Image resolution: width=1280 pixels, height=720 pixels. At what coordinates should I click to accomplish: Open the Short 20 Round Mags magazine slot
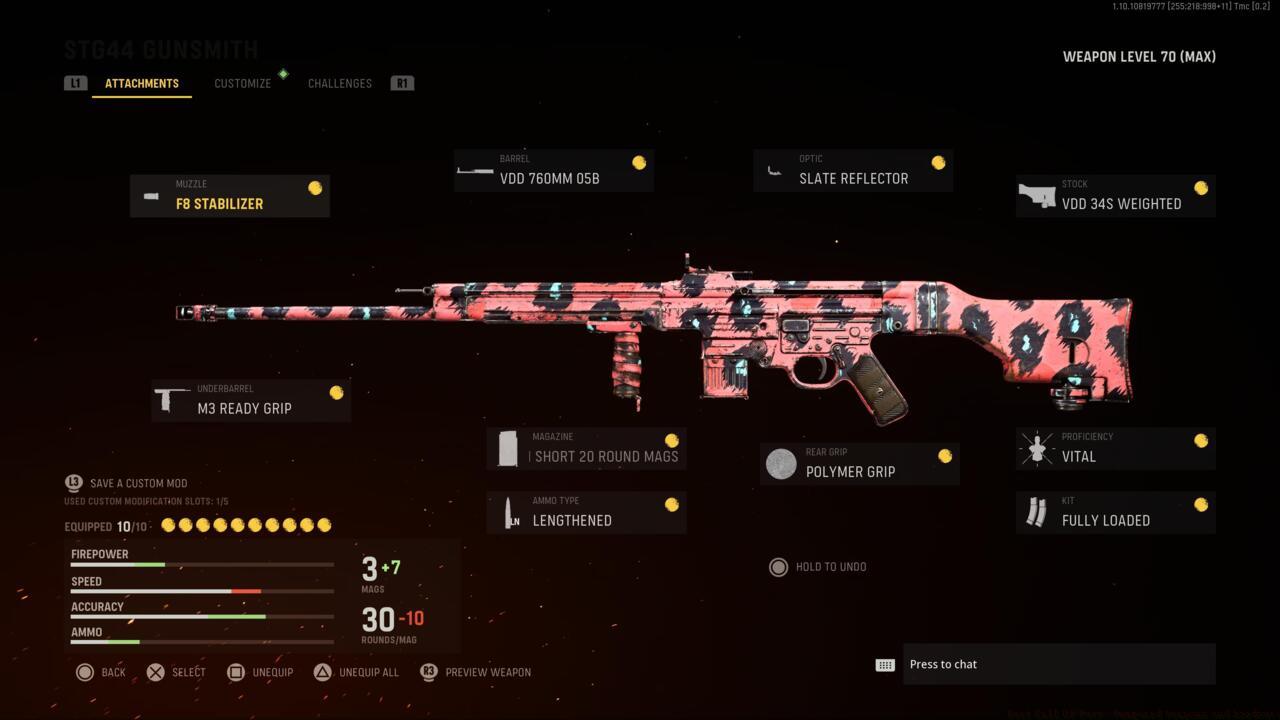click(x=586, y=448)
